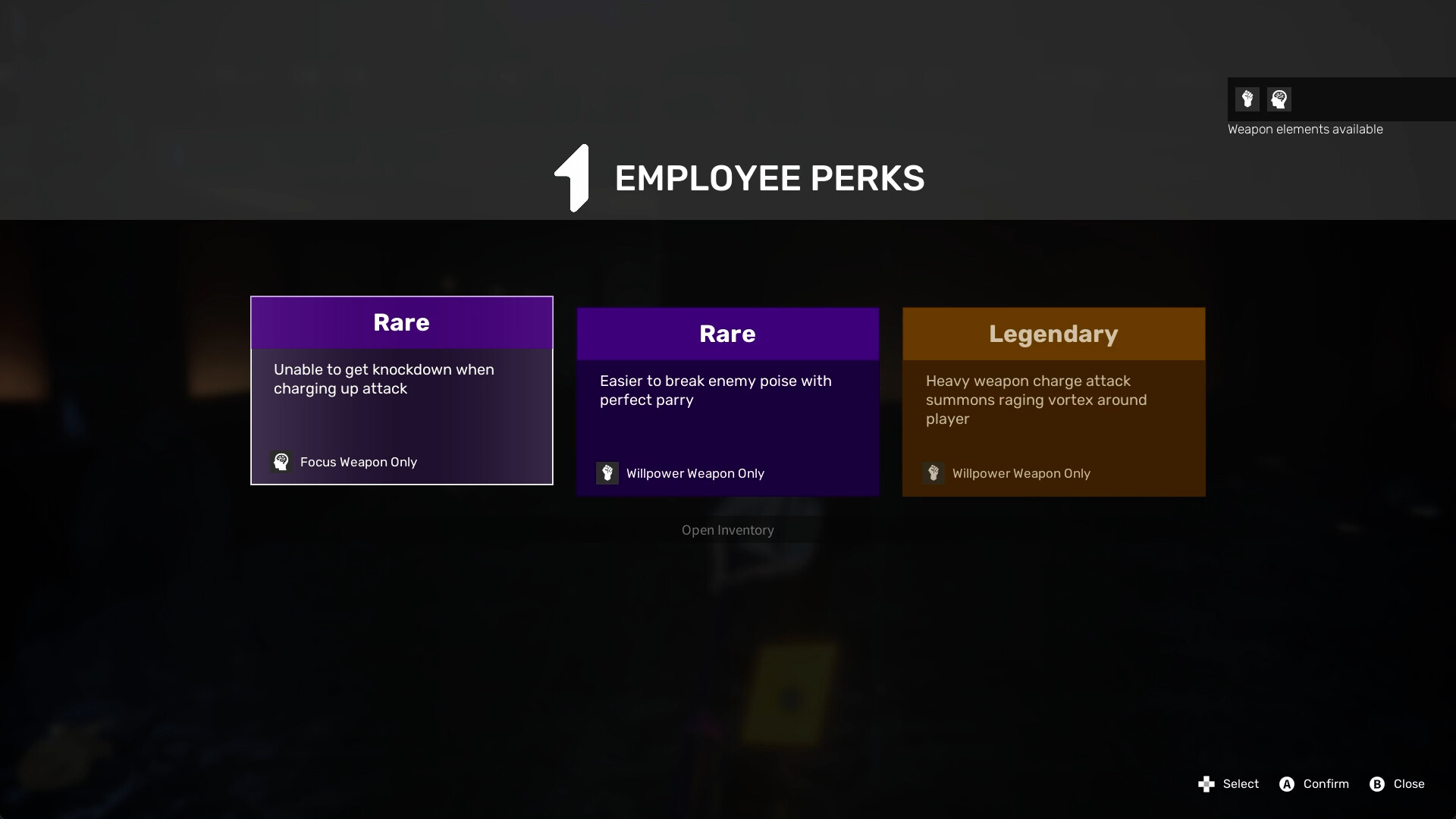Image resolution: width=1456 pixels, height=819 pixels.
Task: Click the white arrow emblem beside EMPLOYEE PERKS
Action: (x=573, y=177)
